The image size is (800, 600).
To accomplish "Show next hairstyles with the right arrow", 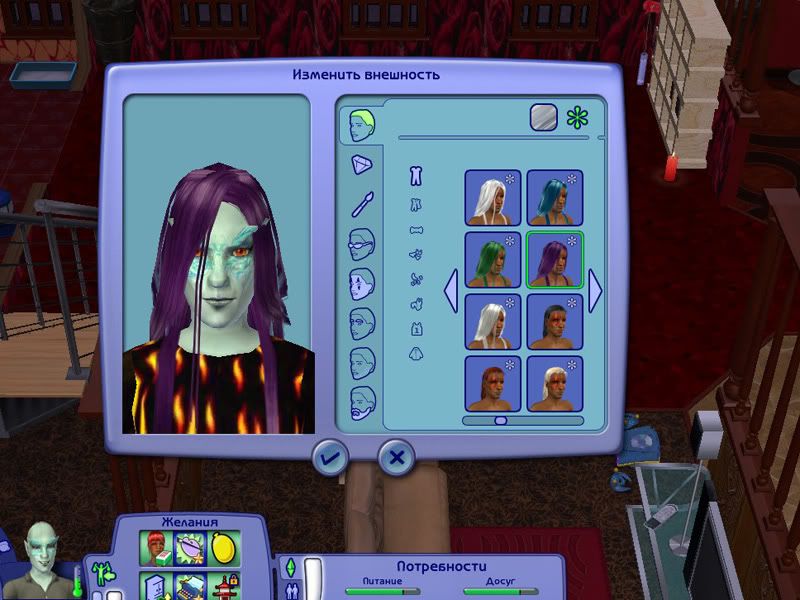I will pyautogui.click(x=596, y=291).
